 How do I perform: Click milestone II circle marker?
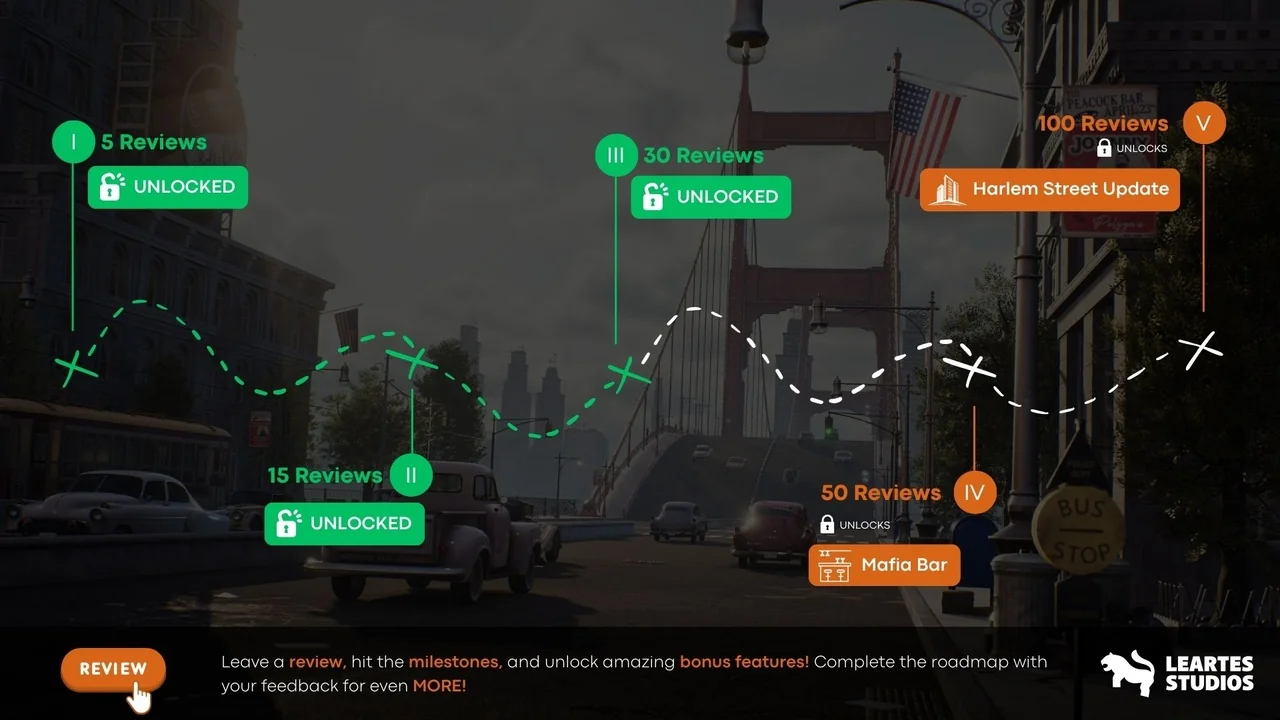[411, 475]
